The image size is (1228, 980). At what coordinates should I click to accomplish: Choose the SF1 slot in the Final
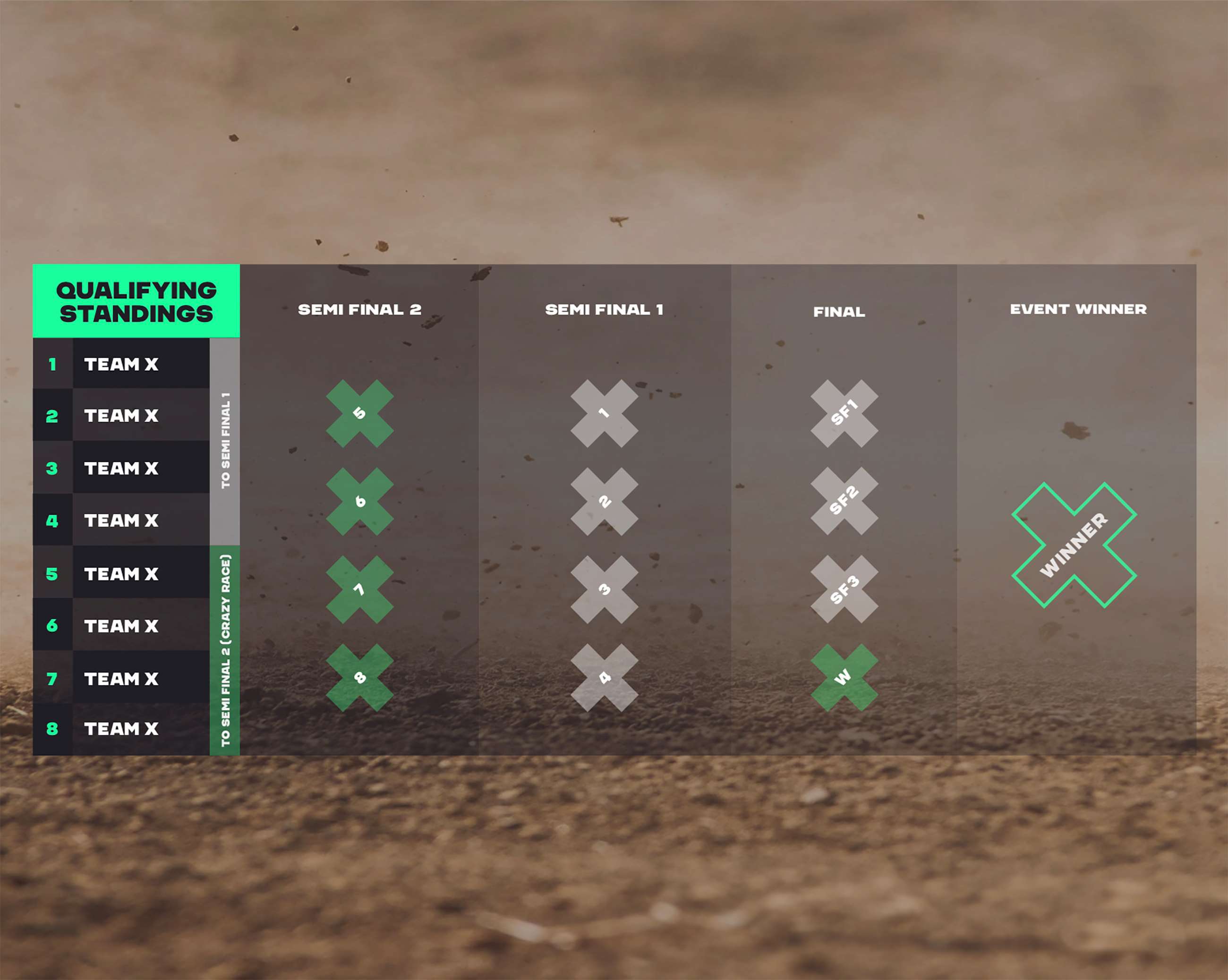coord(844,413)
